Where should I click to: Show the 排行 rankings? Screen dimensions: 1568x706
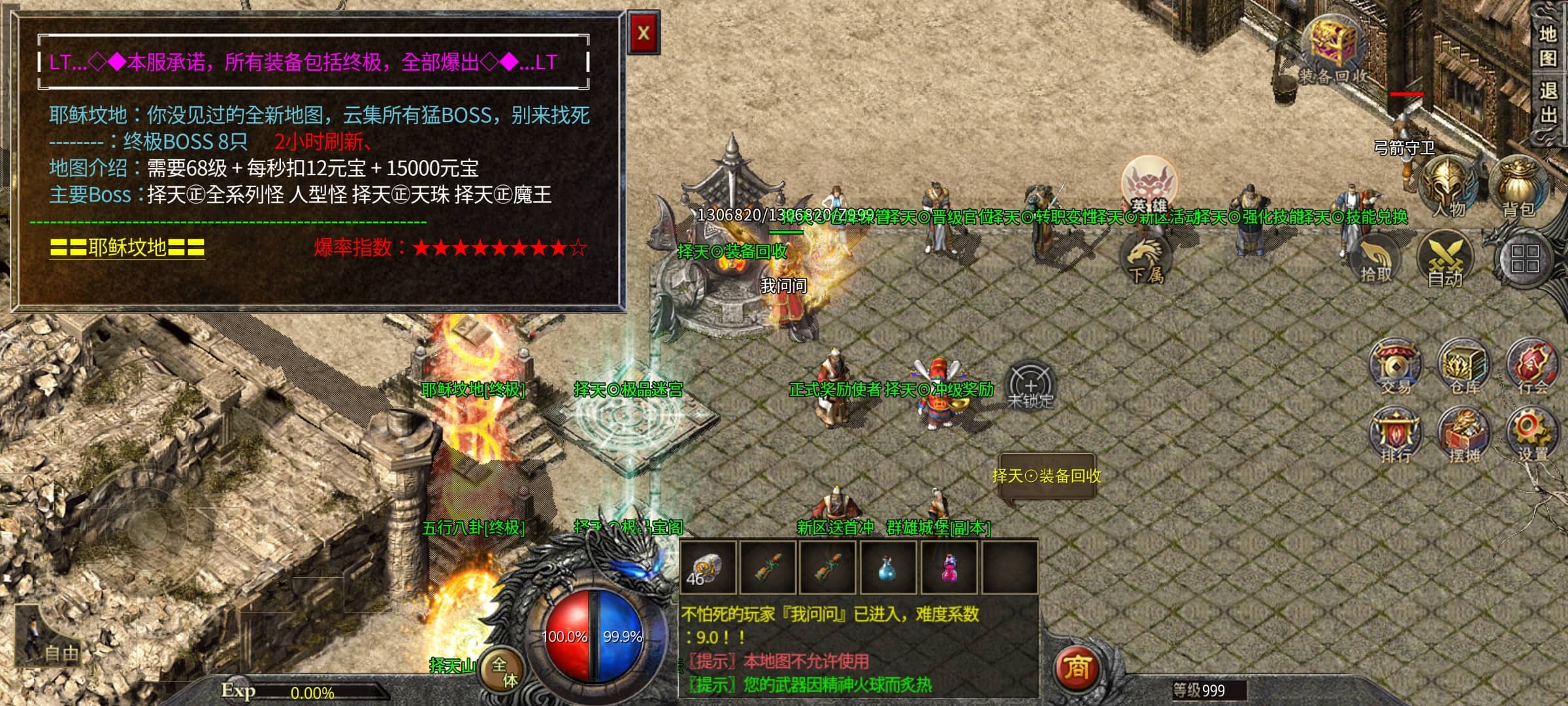[x=1396, y=435]
